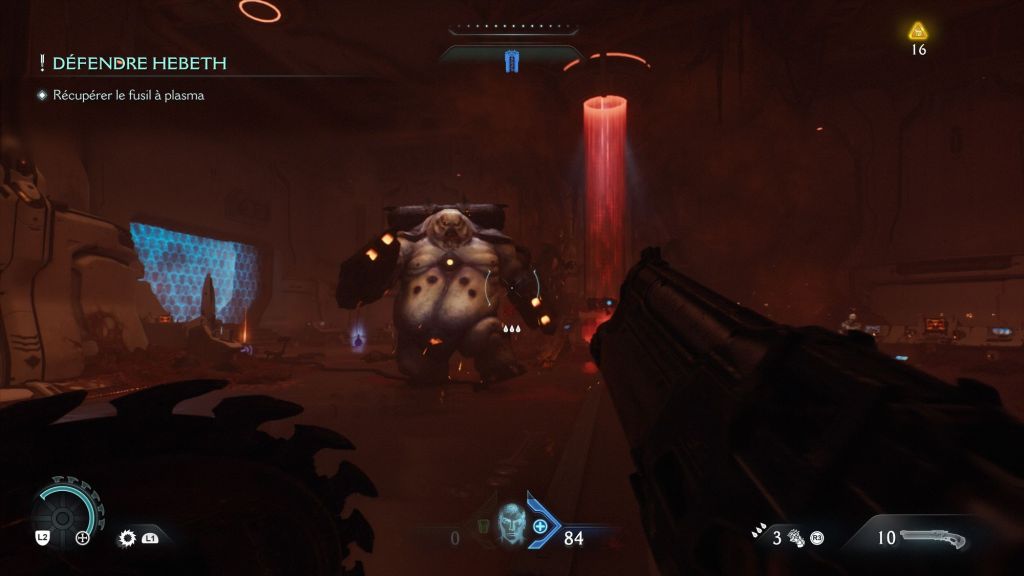
Task: Click the blue health cross icon
Action: [x=541, y=526]
